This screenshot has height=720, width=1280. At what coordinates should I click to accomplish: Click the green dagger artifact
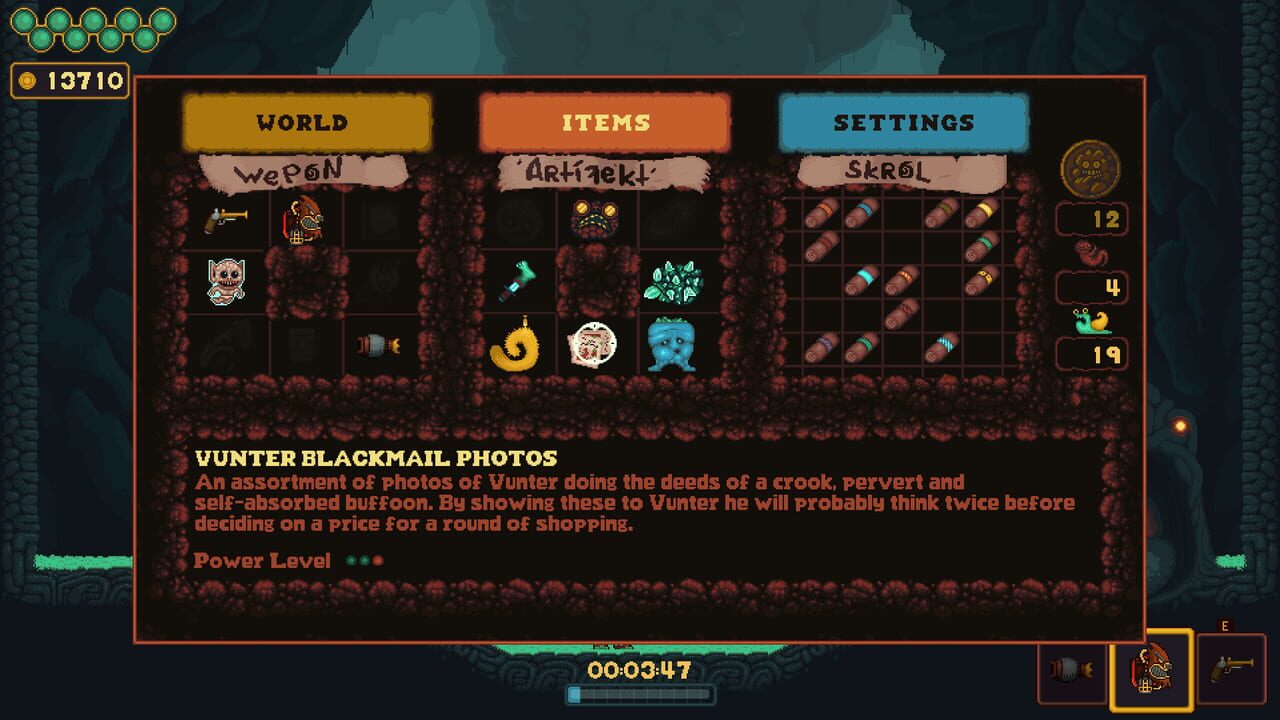518,282
